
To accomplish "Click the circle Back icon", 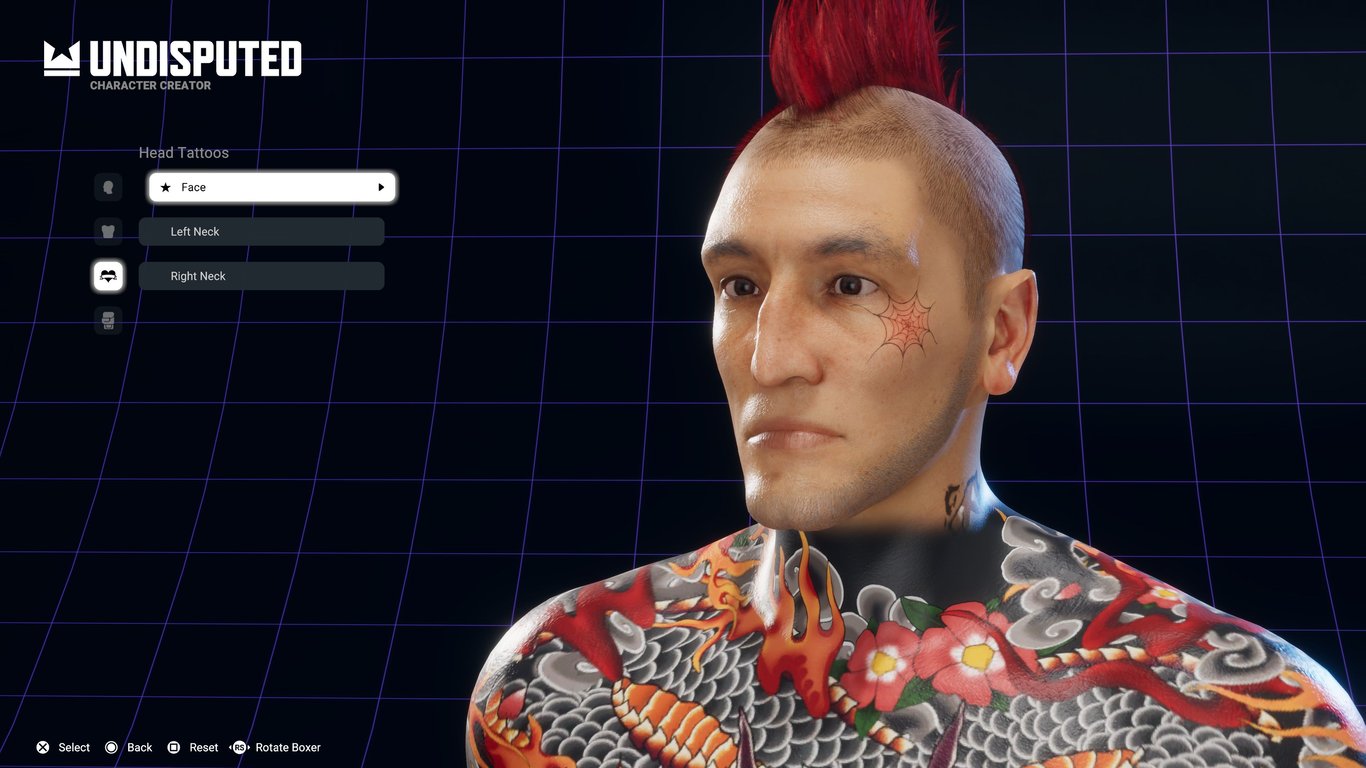I will pos(113,747).
